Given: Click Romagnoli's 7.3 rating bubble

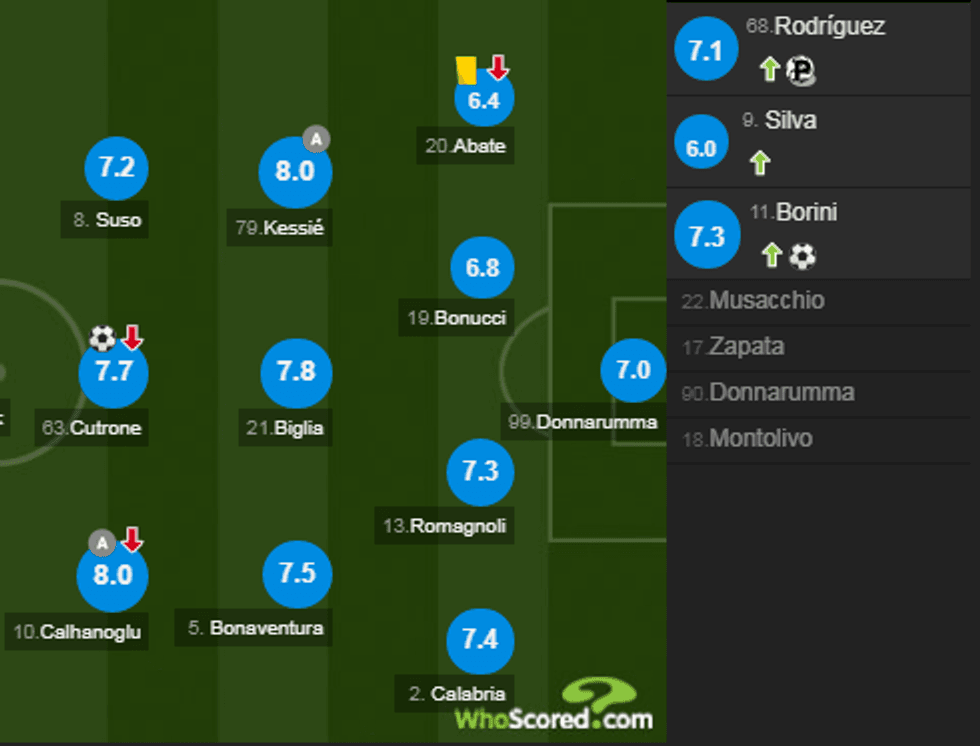Looking at the screenshot, I should [481, 470].
